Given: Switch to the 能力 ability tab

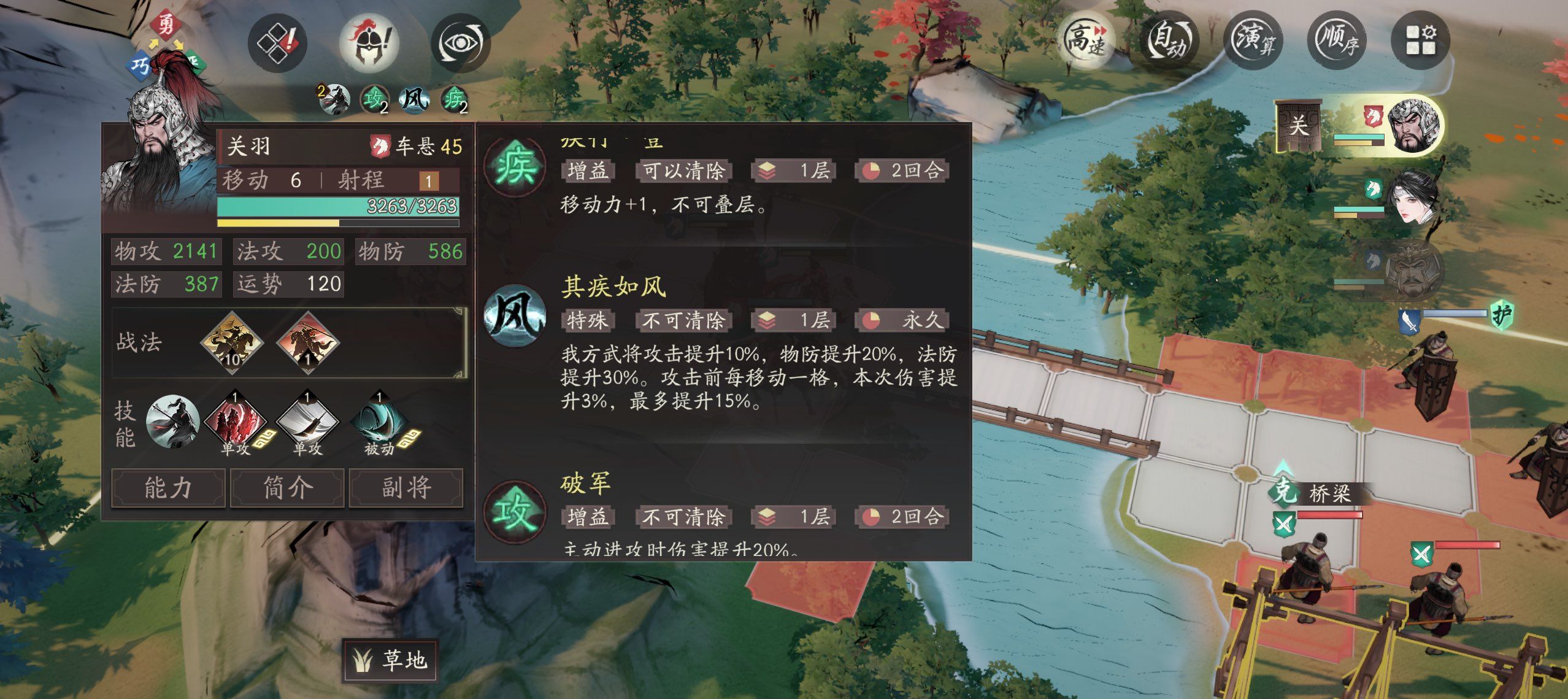Looking at the screenshot, I should 169,487.
